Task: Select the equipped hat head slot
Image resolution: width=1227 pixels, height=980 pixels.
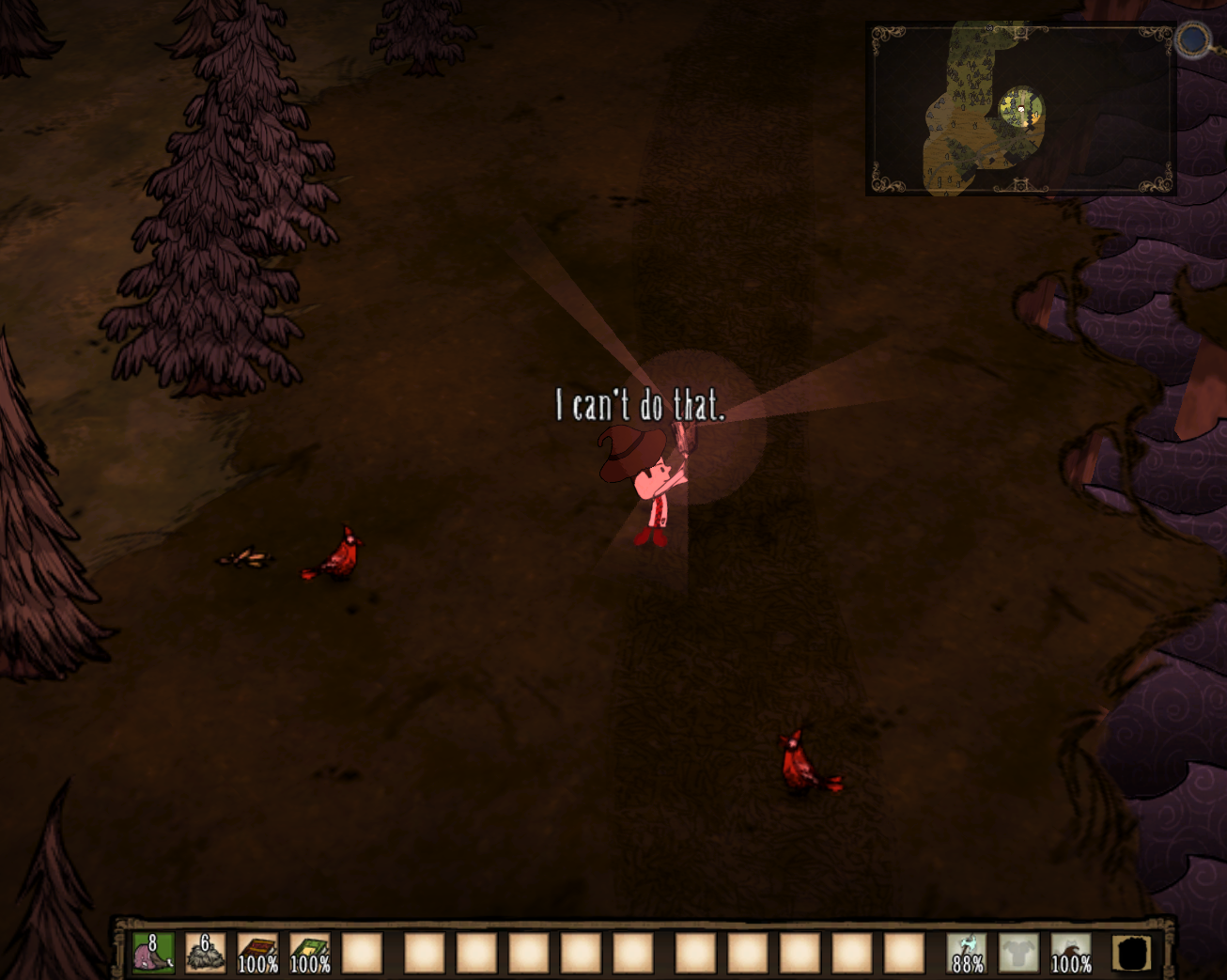Action: 1071,953
